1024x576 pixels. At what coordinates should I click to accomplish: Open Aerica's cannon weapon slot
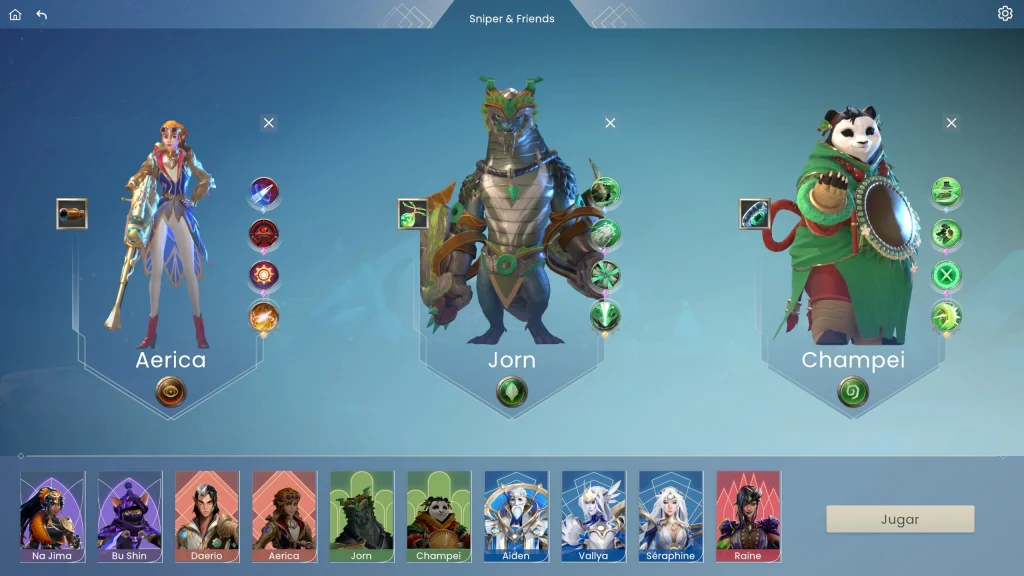pyautogui.click(x=72, y=214)
